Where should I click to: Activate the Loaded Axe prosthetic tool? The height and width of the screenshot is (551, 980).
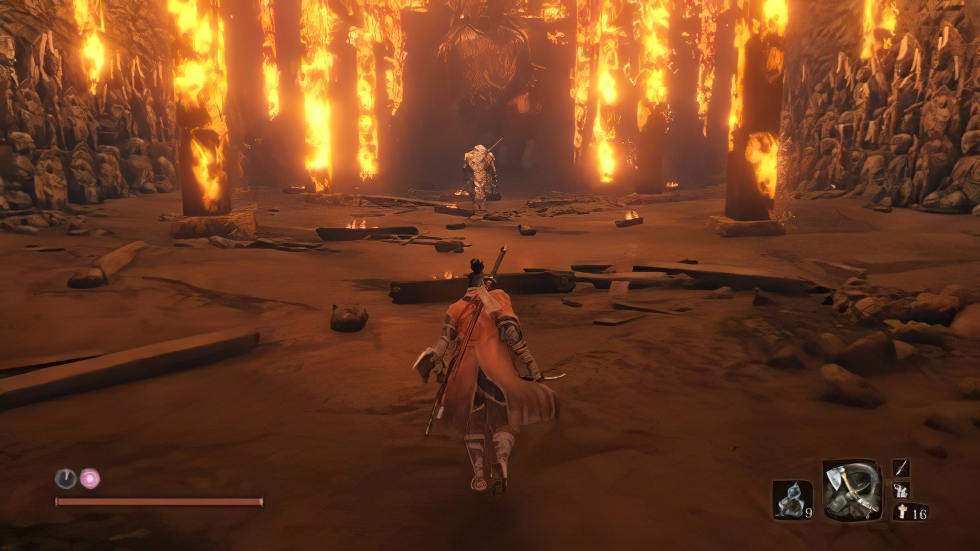pos(851,490)
